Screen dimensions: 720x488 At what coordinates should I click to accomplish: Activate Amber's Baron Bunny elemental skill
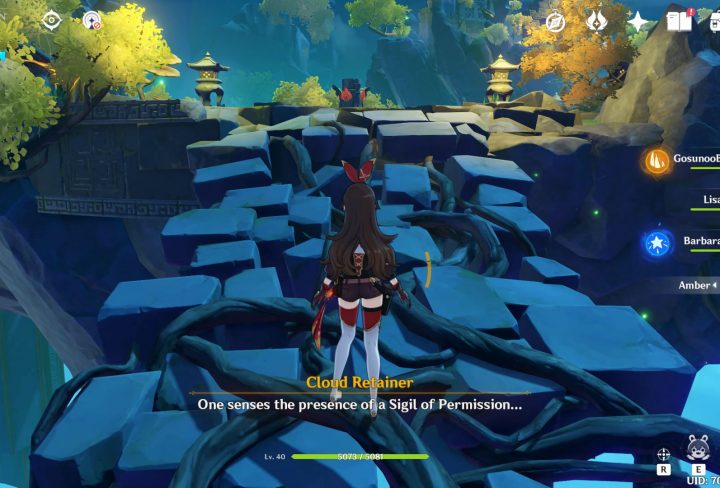click(697, 450)
